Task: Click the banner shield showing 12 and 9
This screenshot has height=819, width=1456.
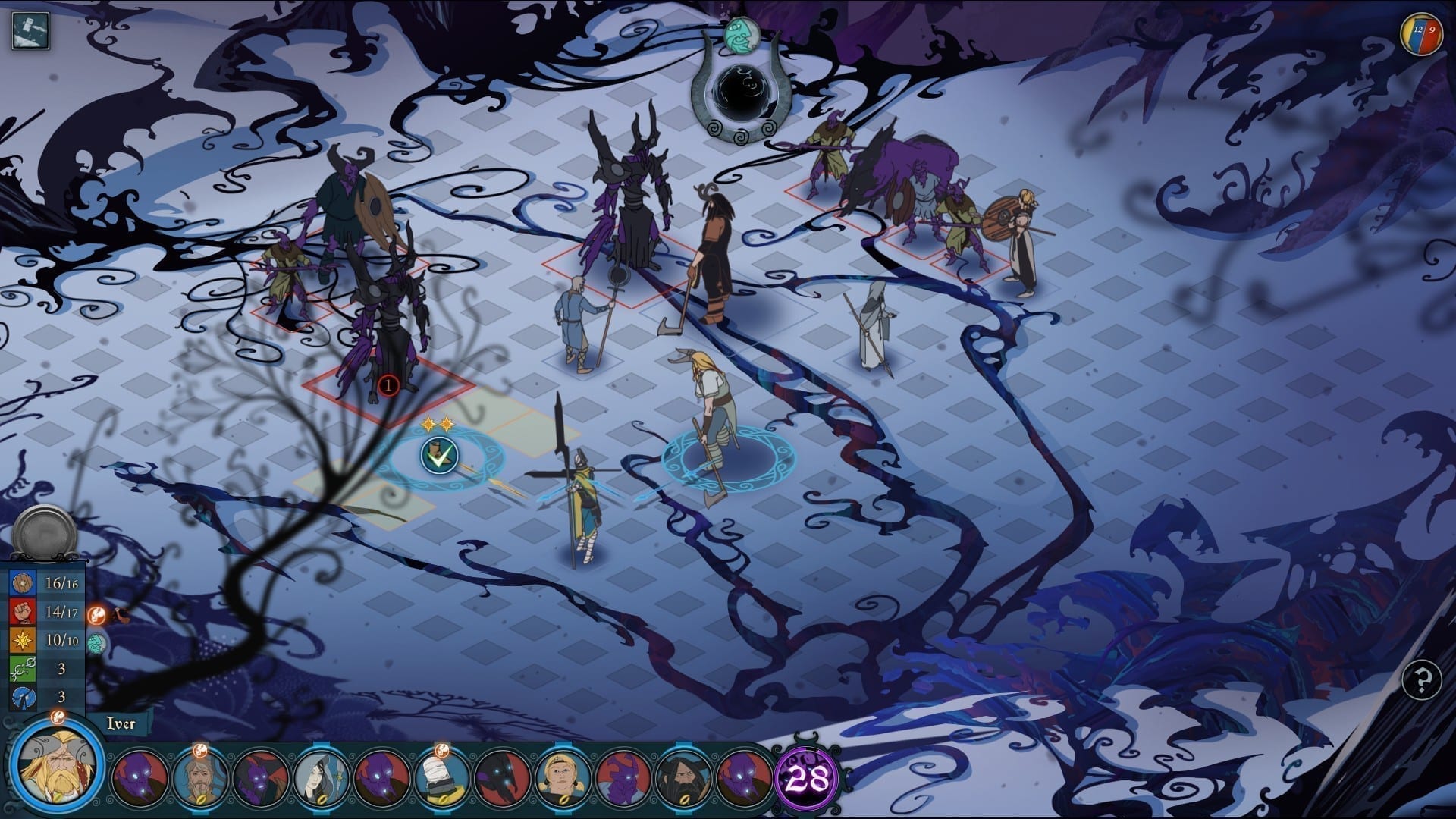Action: 1422,34
